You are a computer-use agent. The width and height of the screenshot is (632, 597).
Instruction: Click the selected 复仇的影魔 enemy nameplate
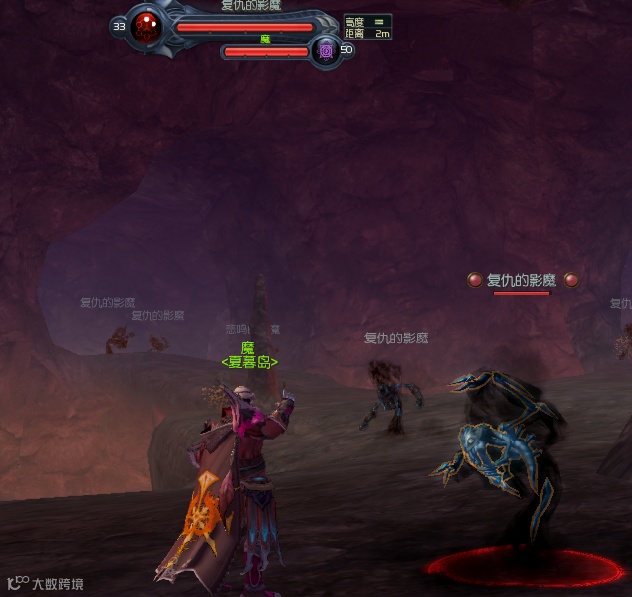click(x=520, y=280)
